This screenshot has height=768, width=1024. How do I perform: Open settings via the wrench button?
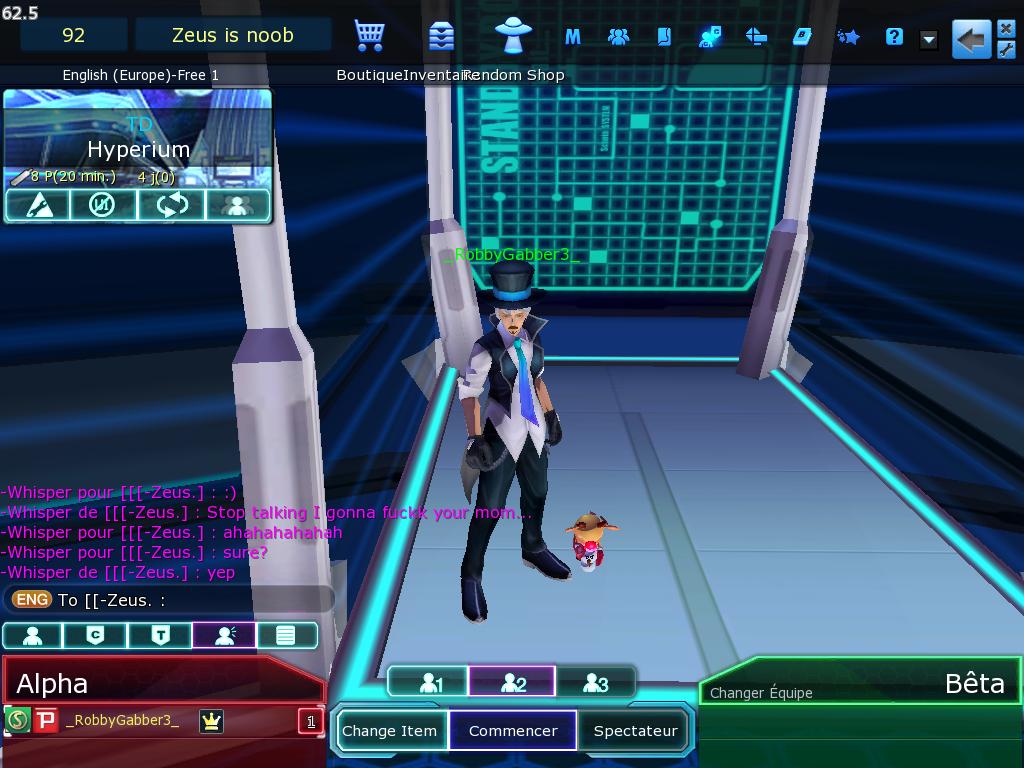tap(1007, 50)
